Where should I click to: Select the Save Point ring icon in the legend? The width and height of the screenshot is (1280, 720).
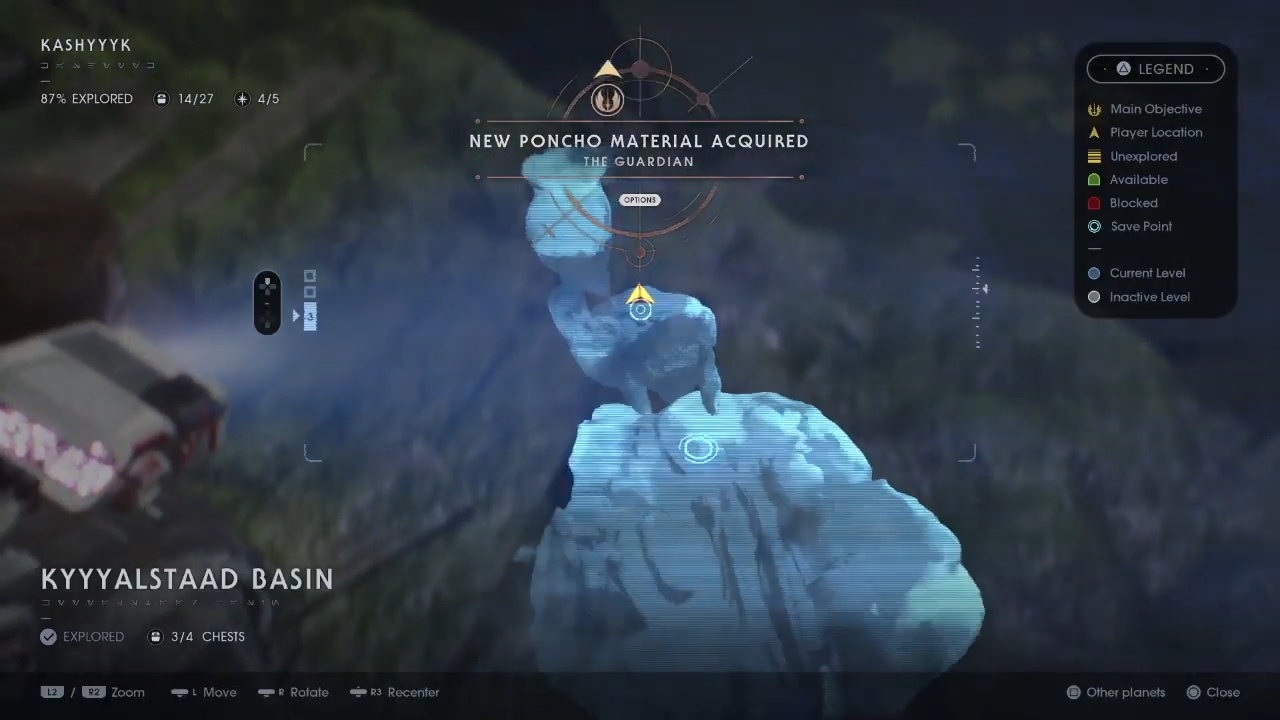1094,226
